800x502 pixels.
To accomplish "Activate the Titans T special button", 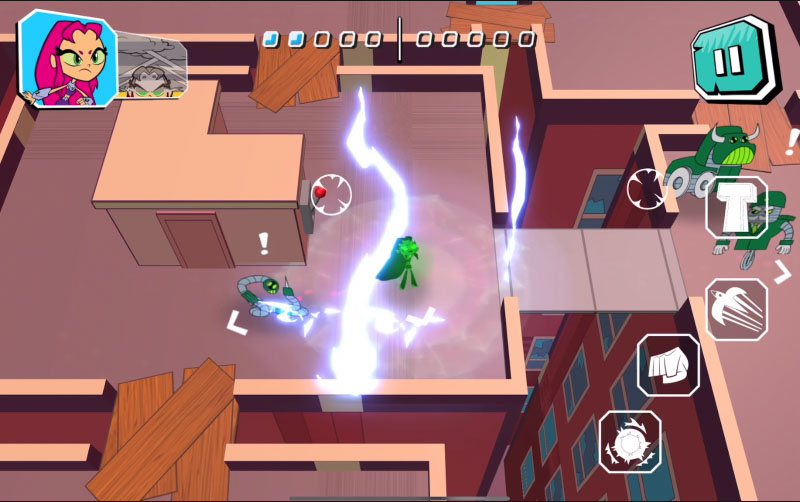I will pos(736,208).
